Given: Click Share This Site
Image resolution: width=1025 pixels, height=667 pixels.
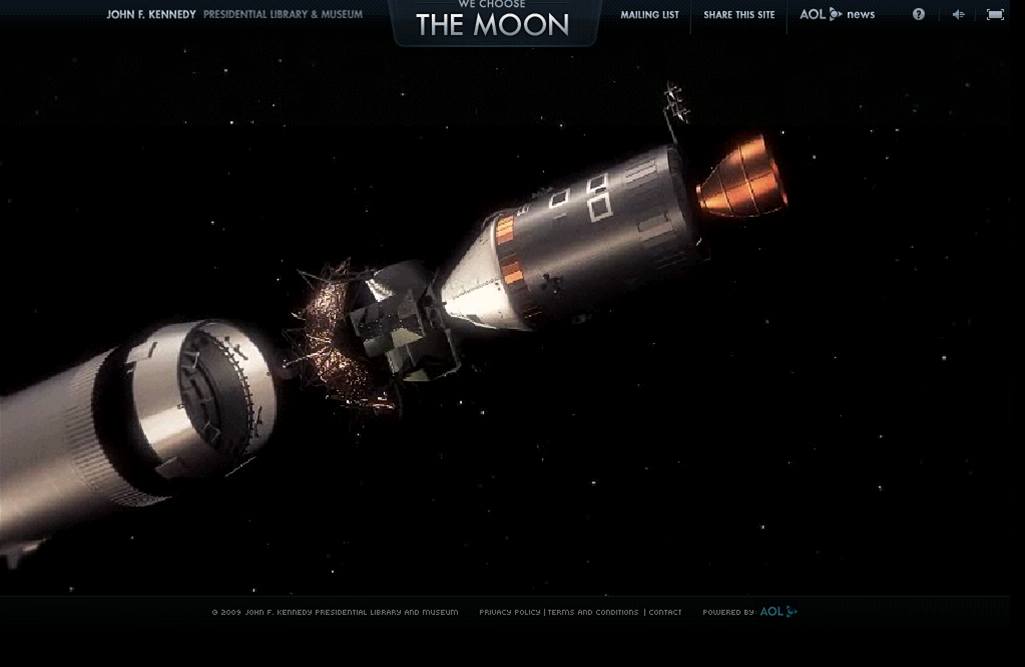Looking at the screenshot, I should (x=739, y=15).
